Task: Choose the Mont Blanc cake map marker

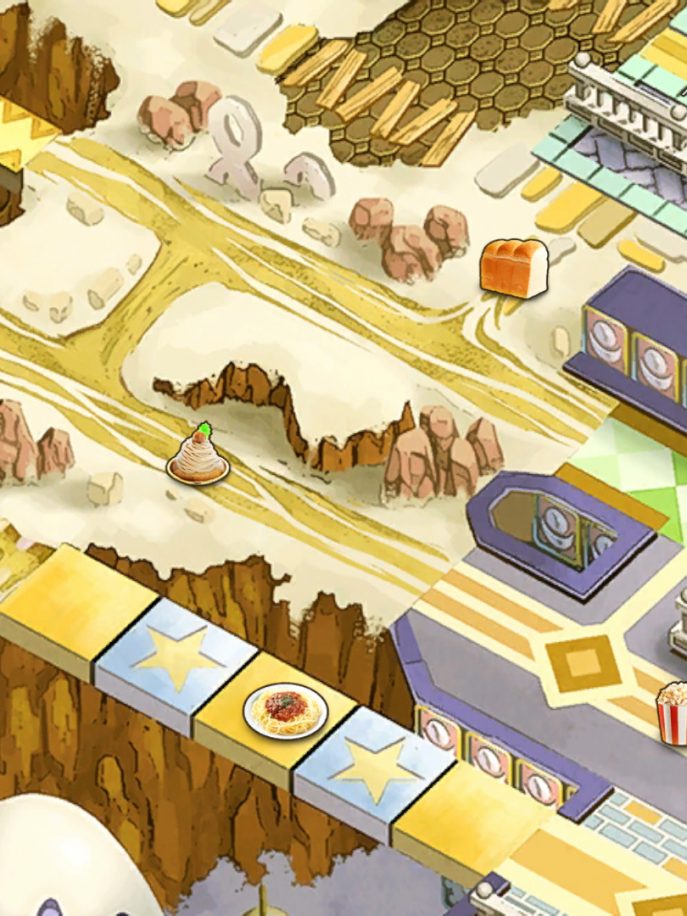Action: (198, 456)
